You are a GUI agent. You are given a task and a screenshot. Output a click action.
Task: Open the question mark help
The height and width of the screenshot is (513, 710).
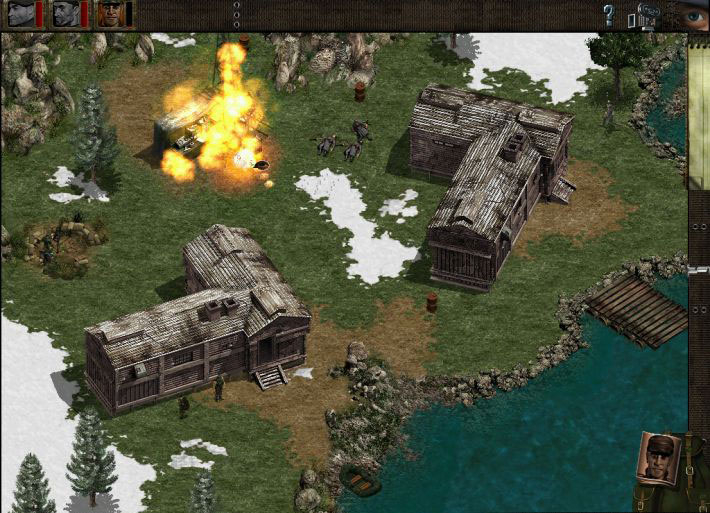point(608,14)
